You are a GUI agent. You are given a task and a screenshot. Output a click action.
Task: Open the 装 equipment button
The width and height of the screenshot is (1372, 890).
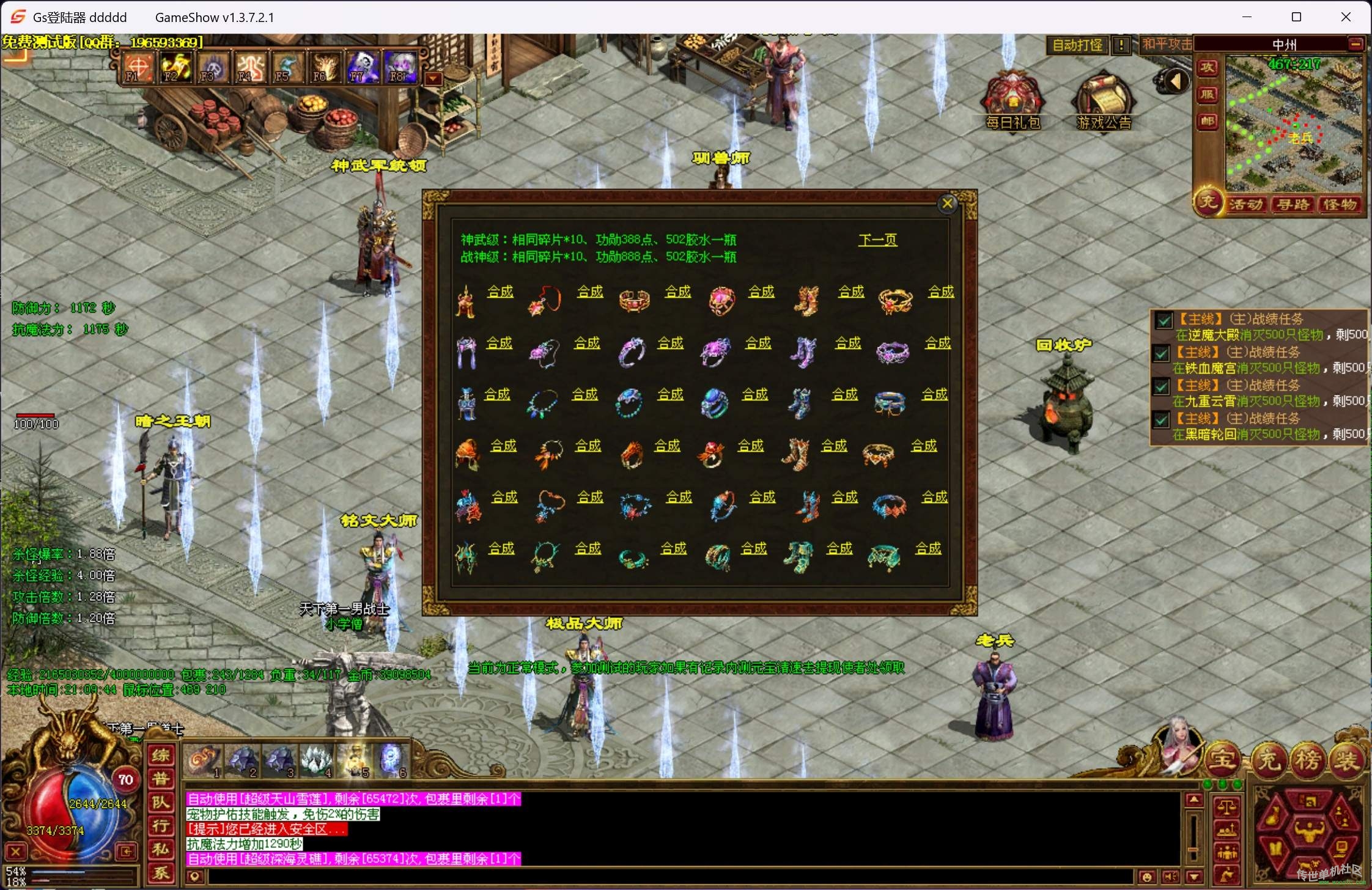coord(1346,760)
